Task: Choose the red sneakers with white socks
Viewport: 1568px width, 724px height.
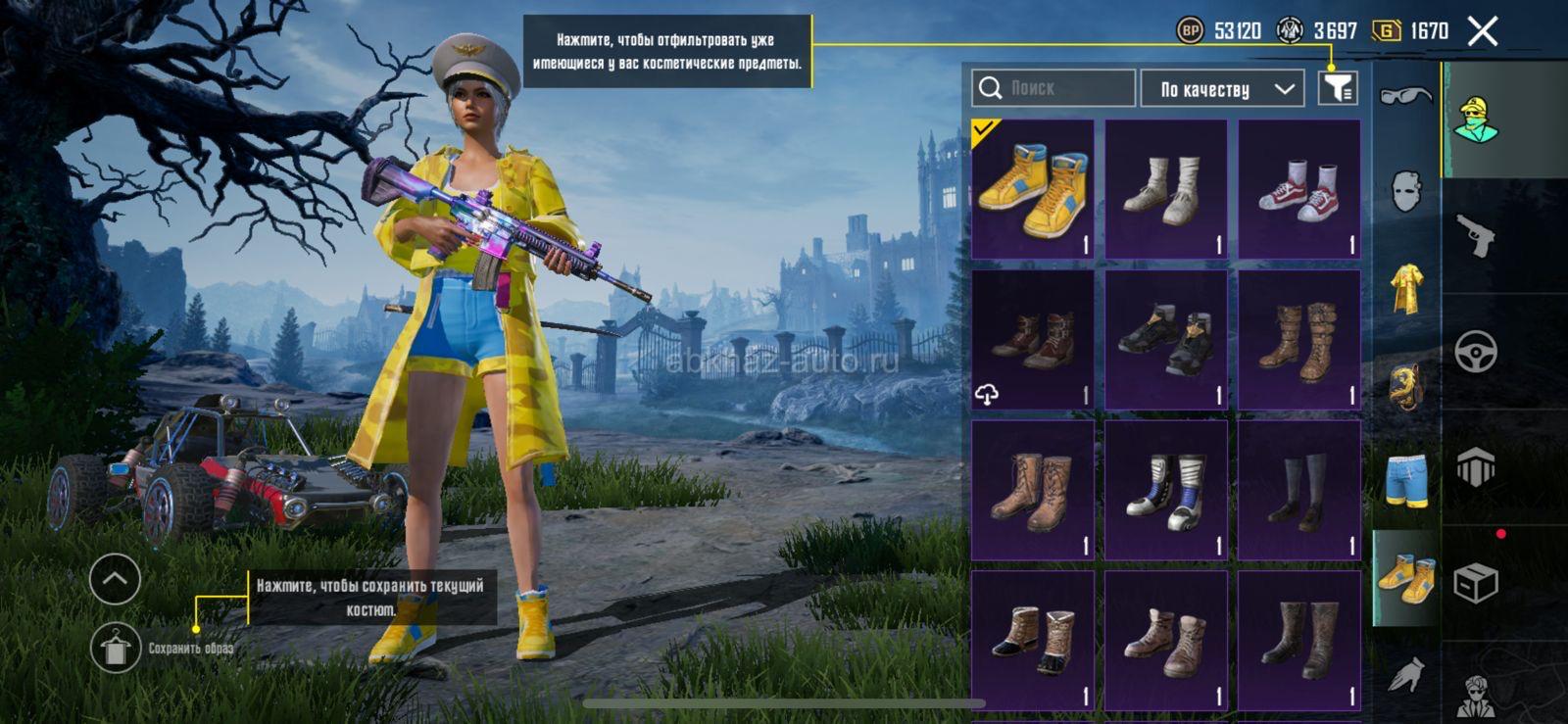Action: pyautogui.click(x=1298, y=189)
